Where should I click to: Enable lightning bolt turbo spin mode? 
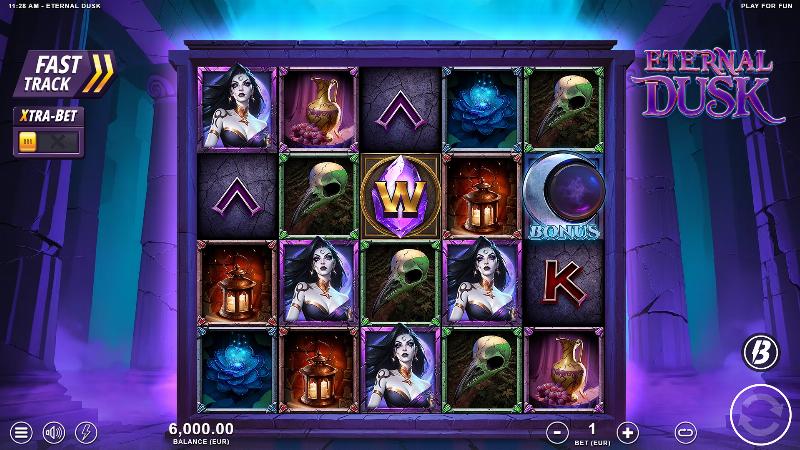coord(86,432)
